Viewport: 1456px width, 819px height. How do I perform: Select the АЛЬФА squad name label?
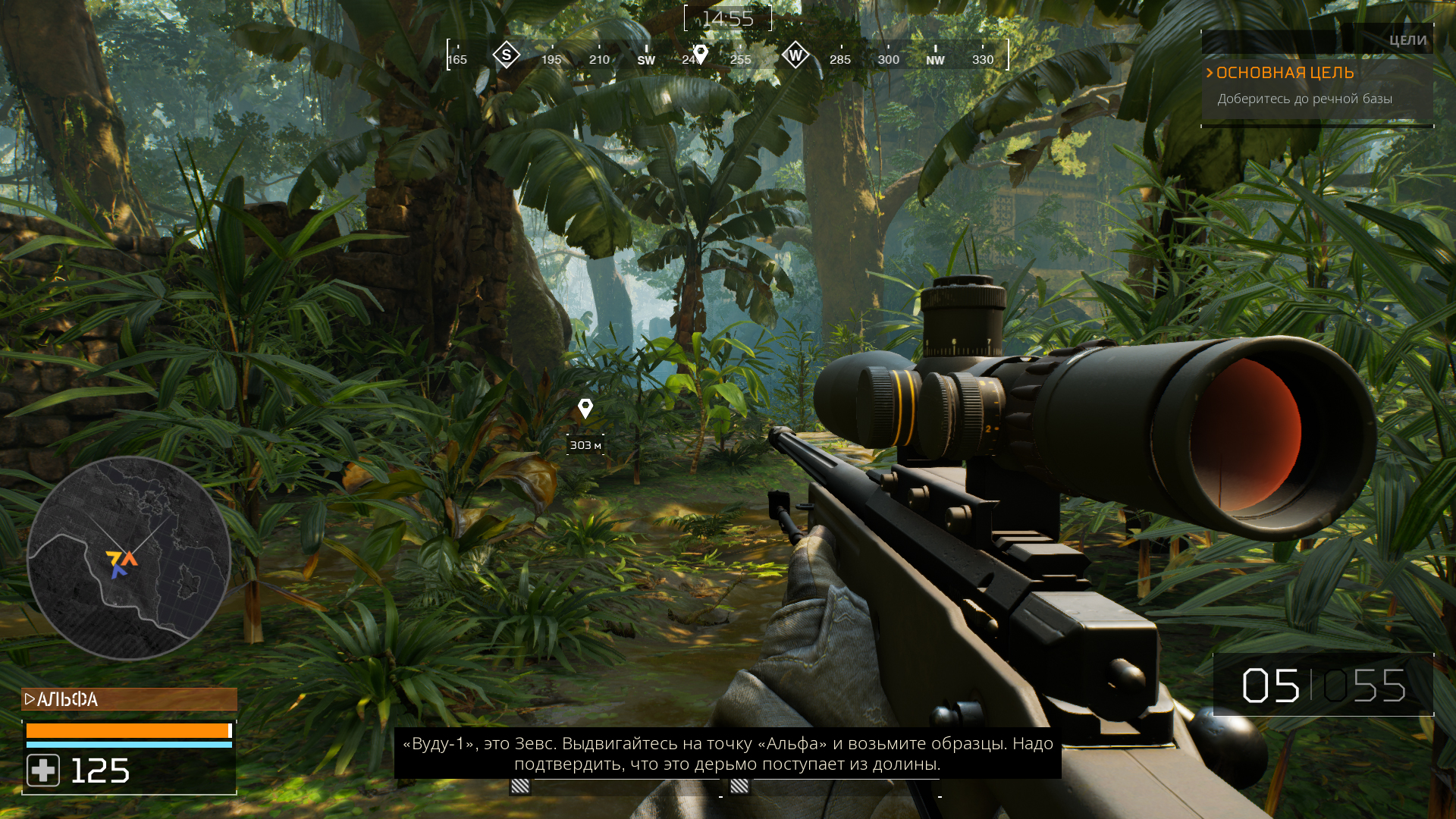[x=68, y=699]
